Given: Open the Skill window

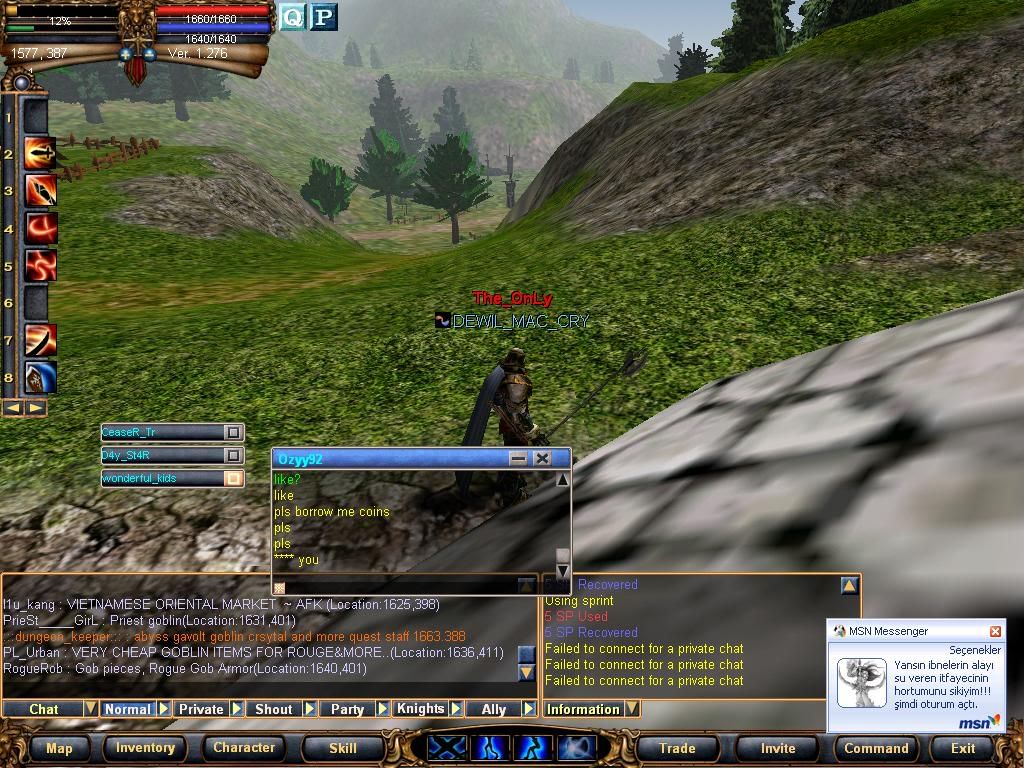Looking at the screenshot, I should point(342,748).
